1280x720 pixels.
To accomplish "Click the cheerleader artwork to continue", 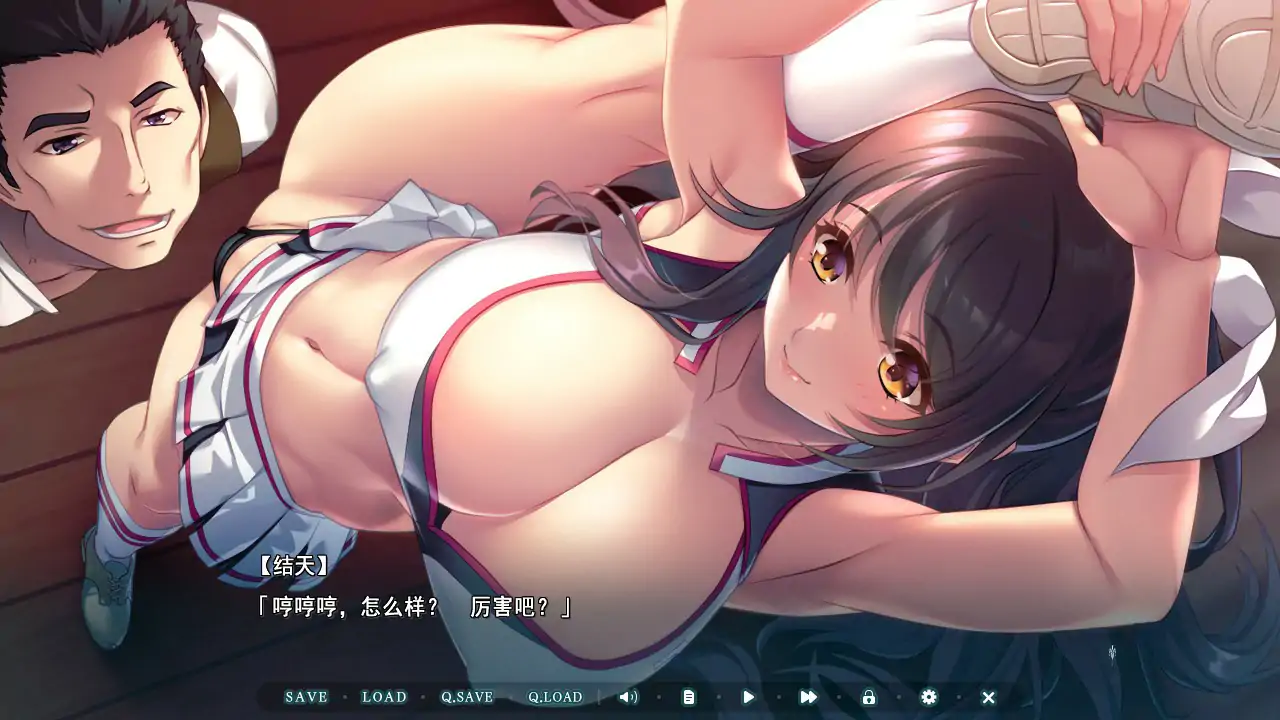I will pos(600,350).
